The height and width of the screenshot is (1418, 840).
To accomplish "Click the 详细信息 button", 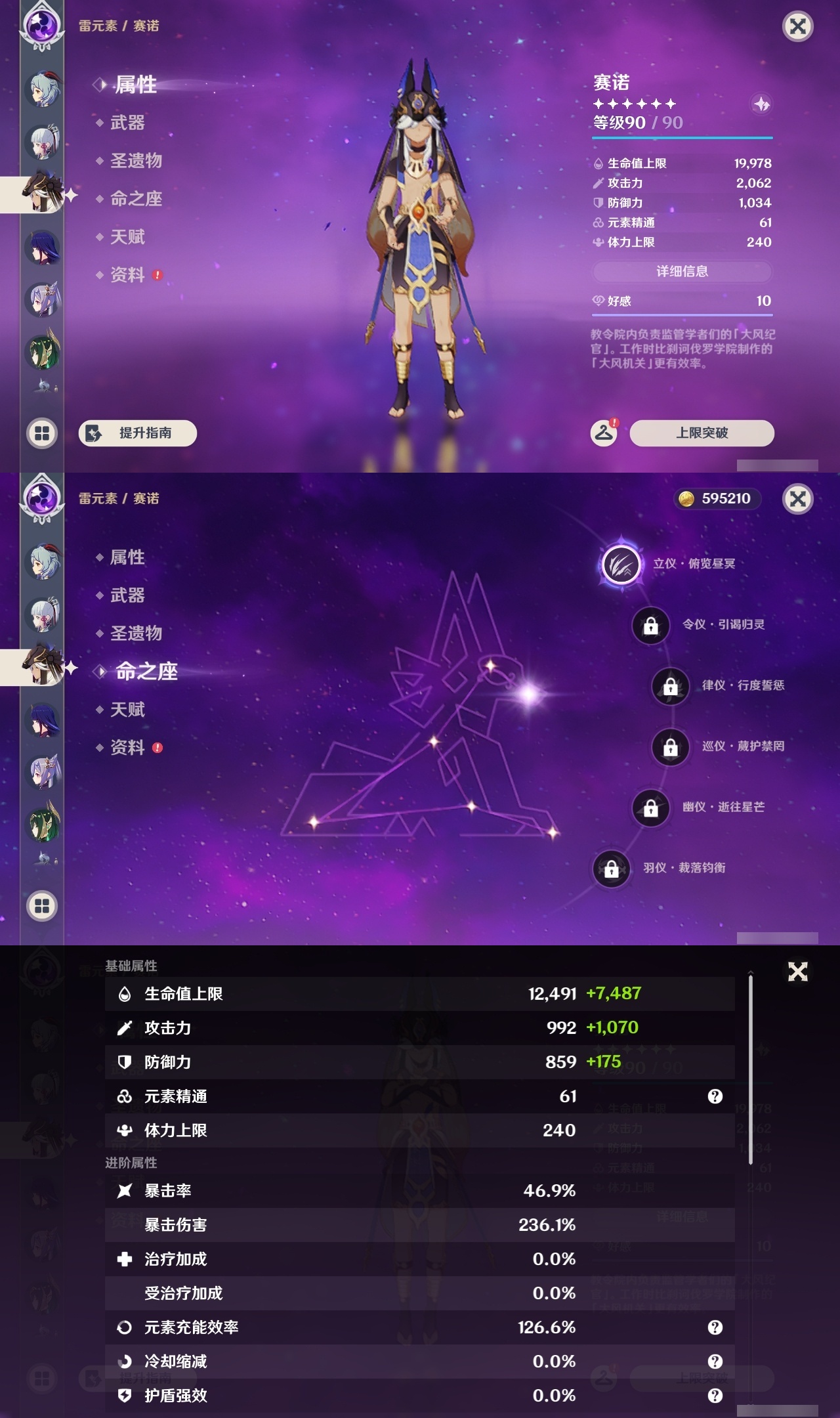I will (682, 272).
